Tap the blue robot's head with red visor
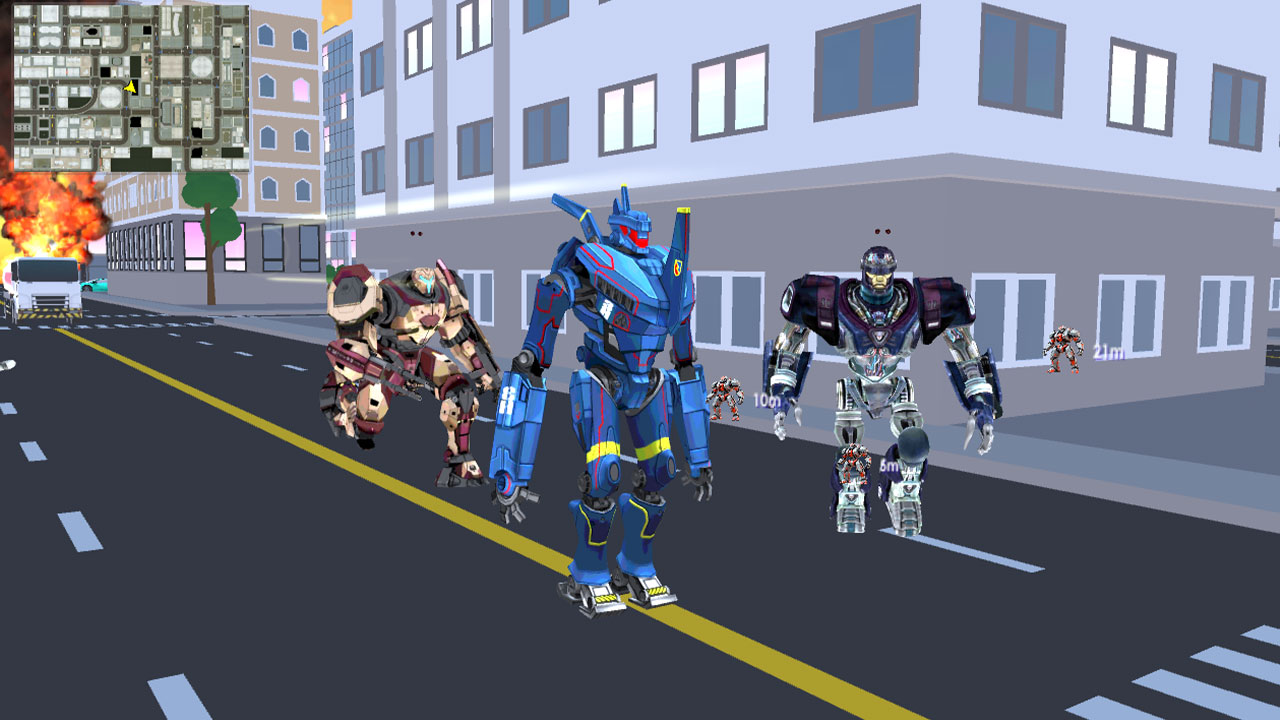The width and height of the screenshot is (1280, 720). point(630,230)
